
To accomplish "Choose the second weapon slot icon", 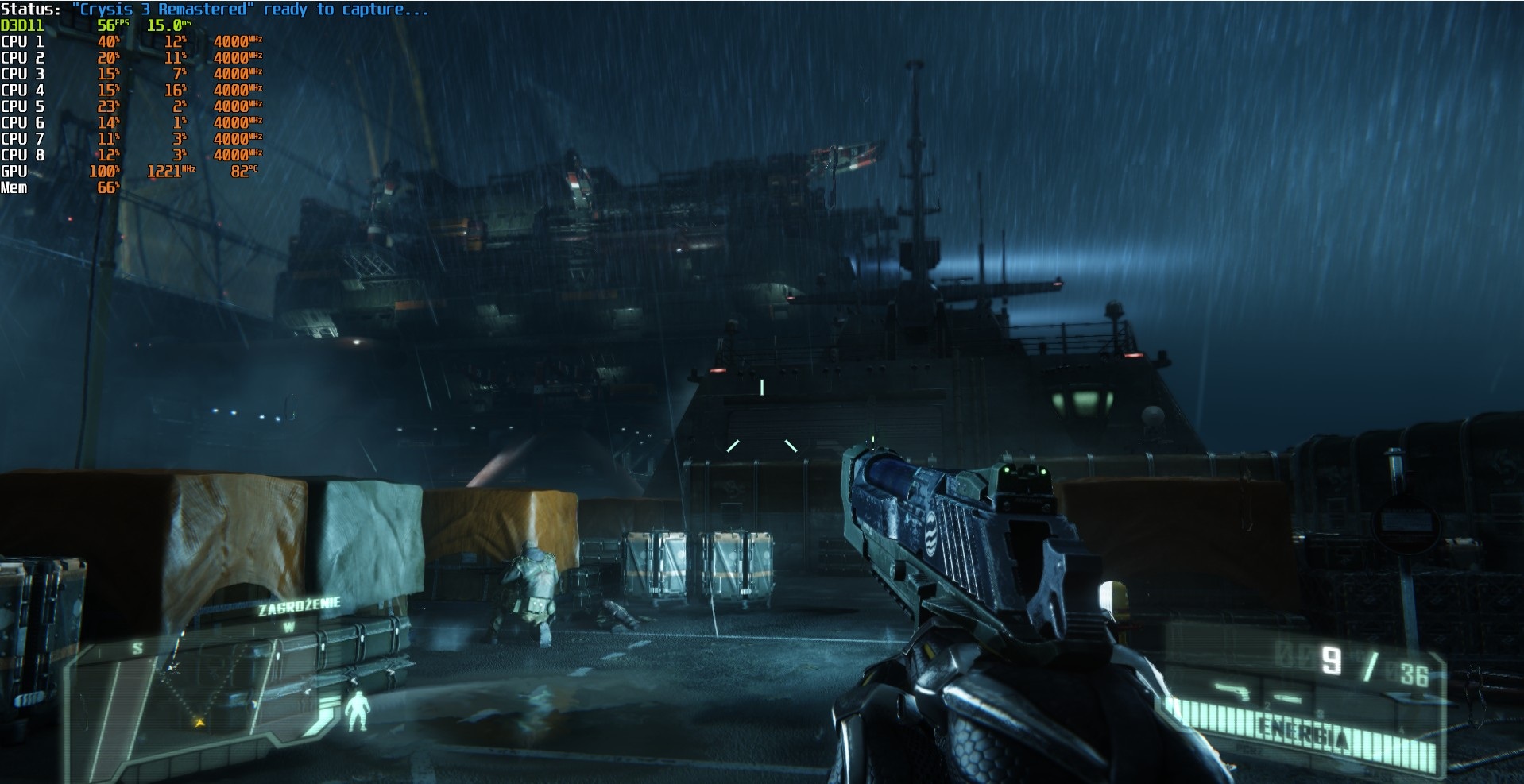I will (1289, 698).
